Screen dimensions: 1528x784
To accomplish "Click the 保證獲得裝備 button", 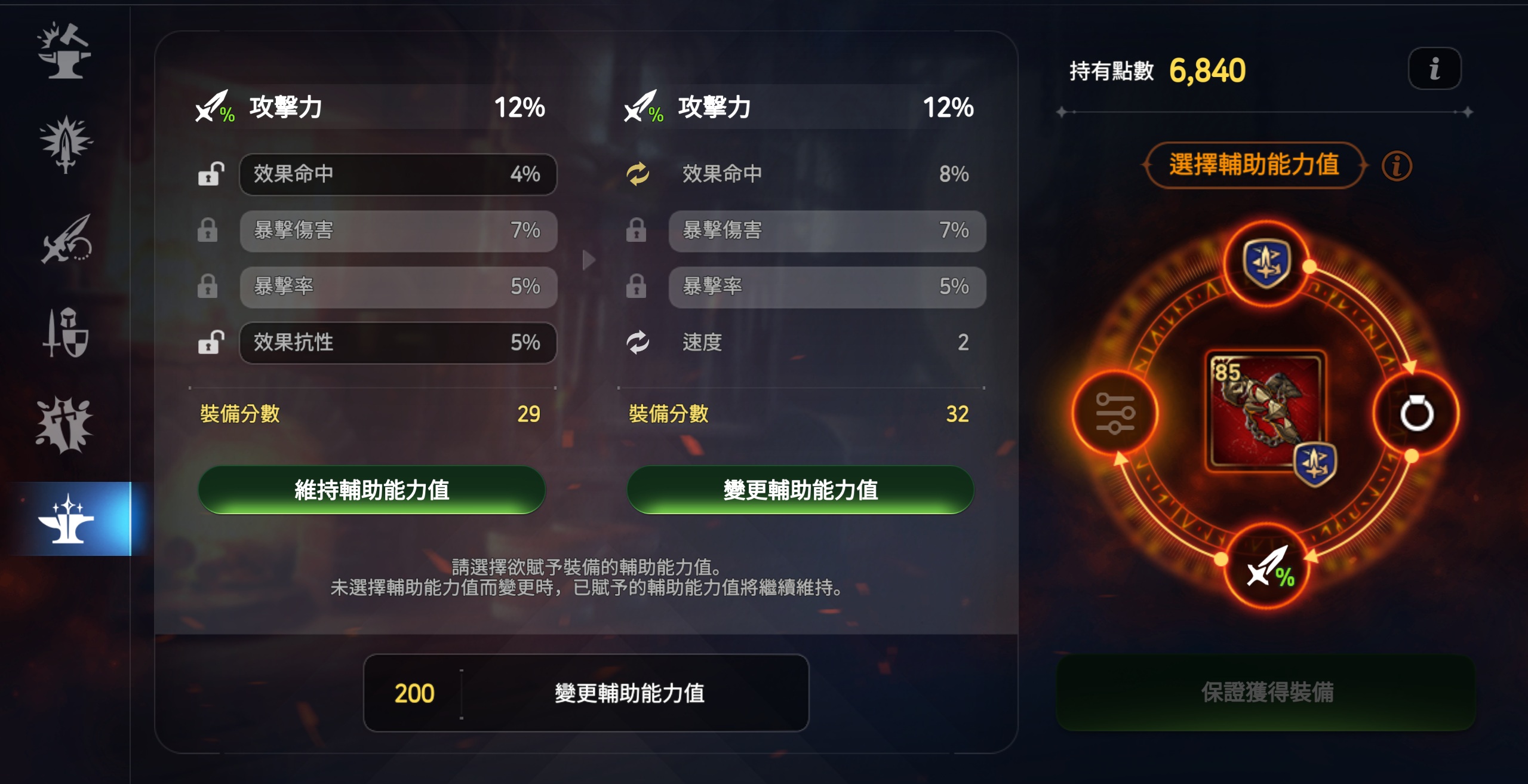I will pyautogui.click(x=1266, y=692).
